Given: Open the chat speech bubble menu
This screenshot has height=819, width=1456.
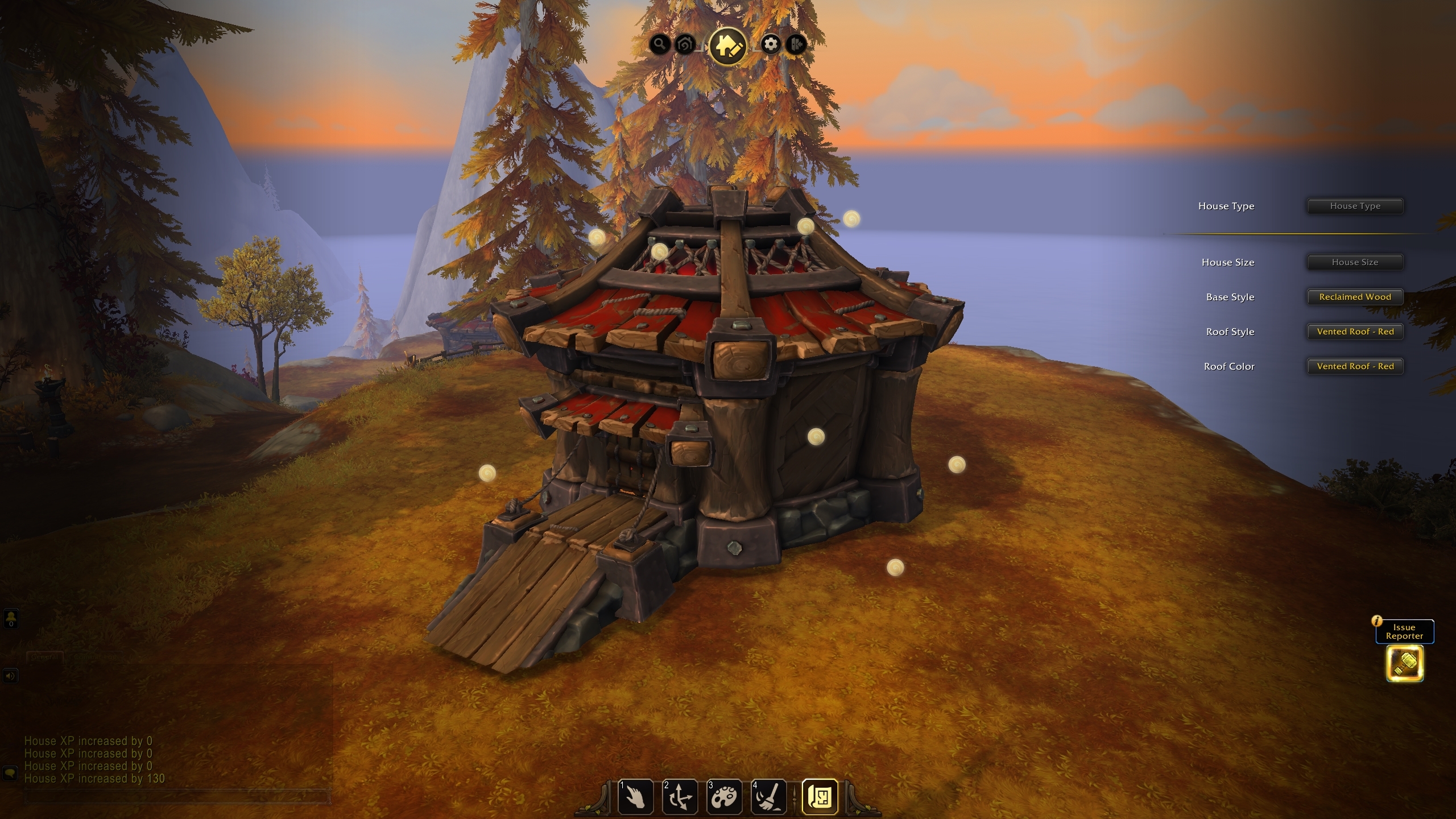Looking at the screenshot, I should click(x=10, y=773).
